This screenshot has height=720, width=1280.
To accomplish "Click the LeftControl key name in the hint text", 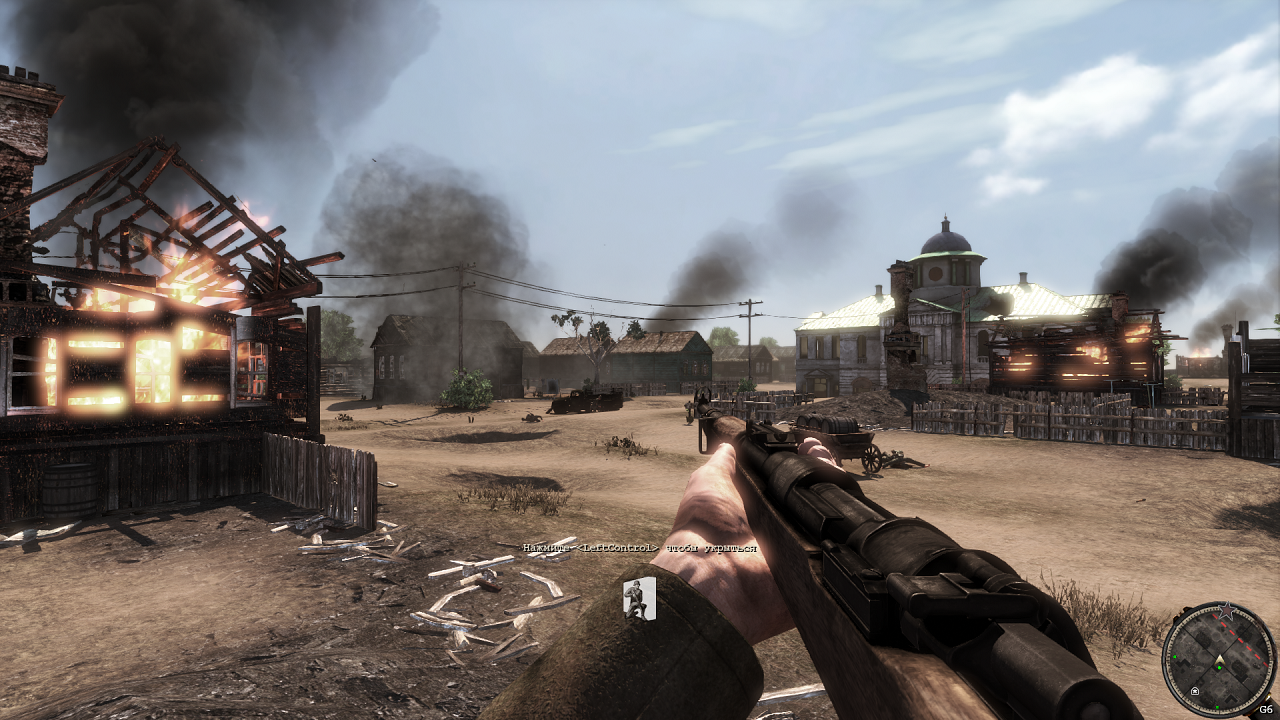I will (615, 548).
